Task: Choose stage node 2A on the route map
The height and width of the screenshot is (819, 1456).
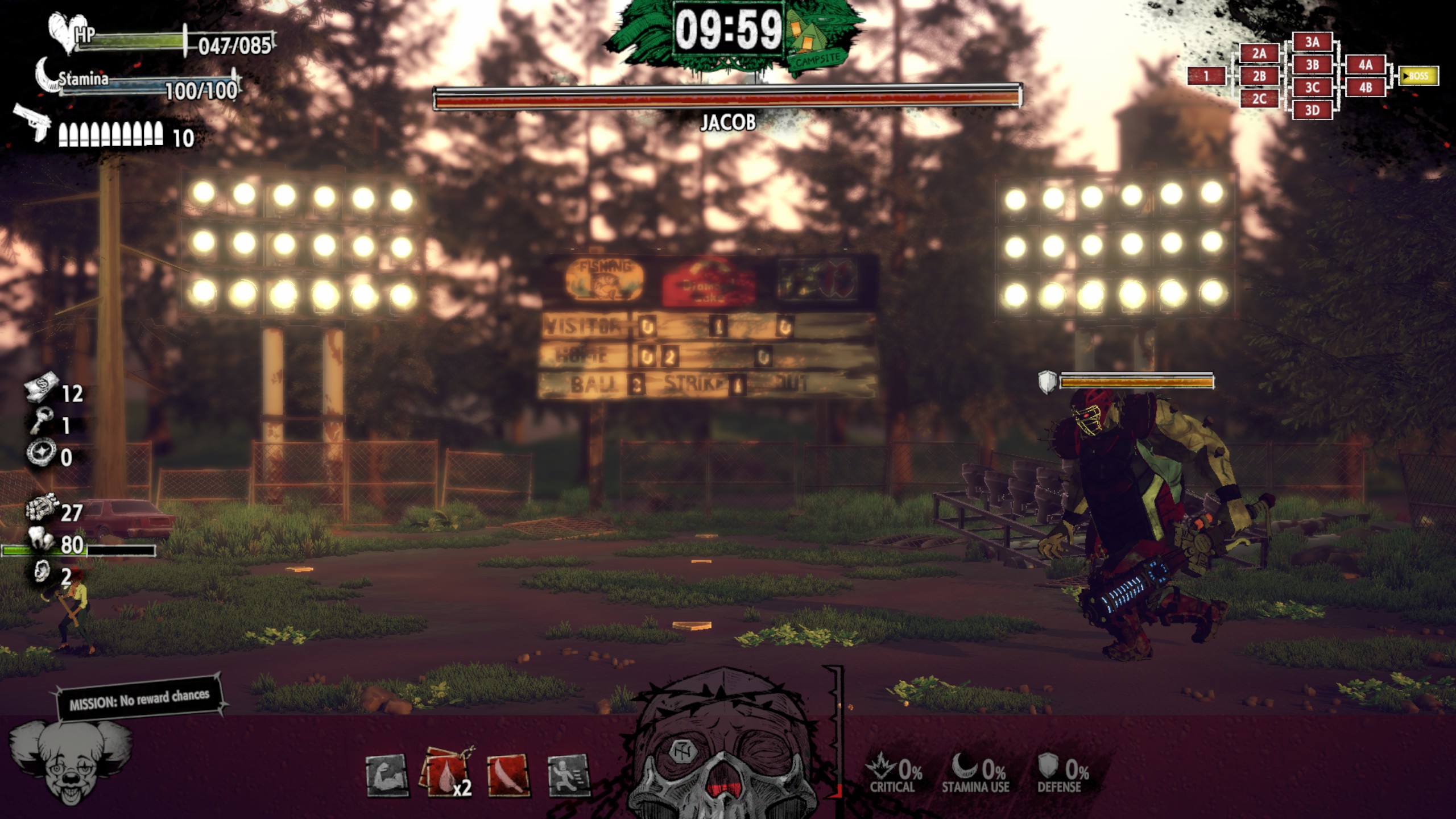Action: click(1259, 54)
